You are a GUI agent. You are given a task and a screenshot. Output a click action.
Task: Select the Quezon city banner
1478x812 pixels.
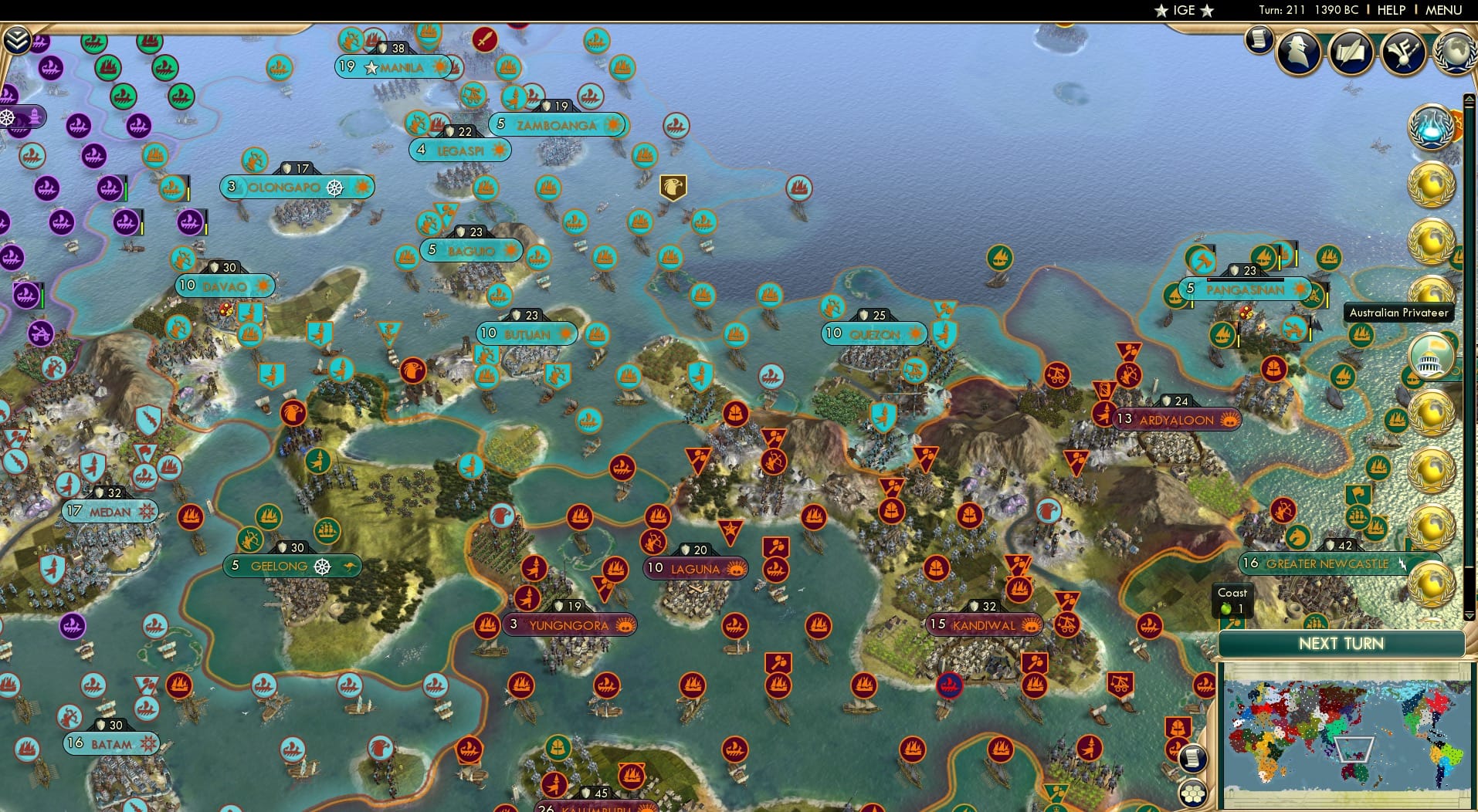875,333
